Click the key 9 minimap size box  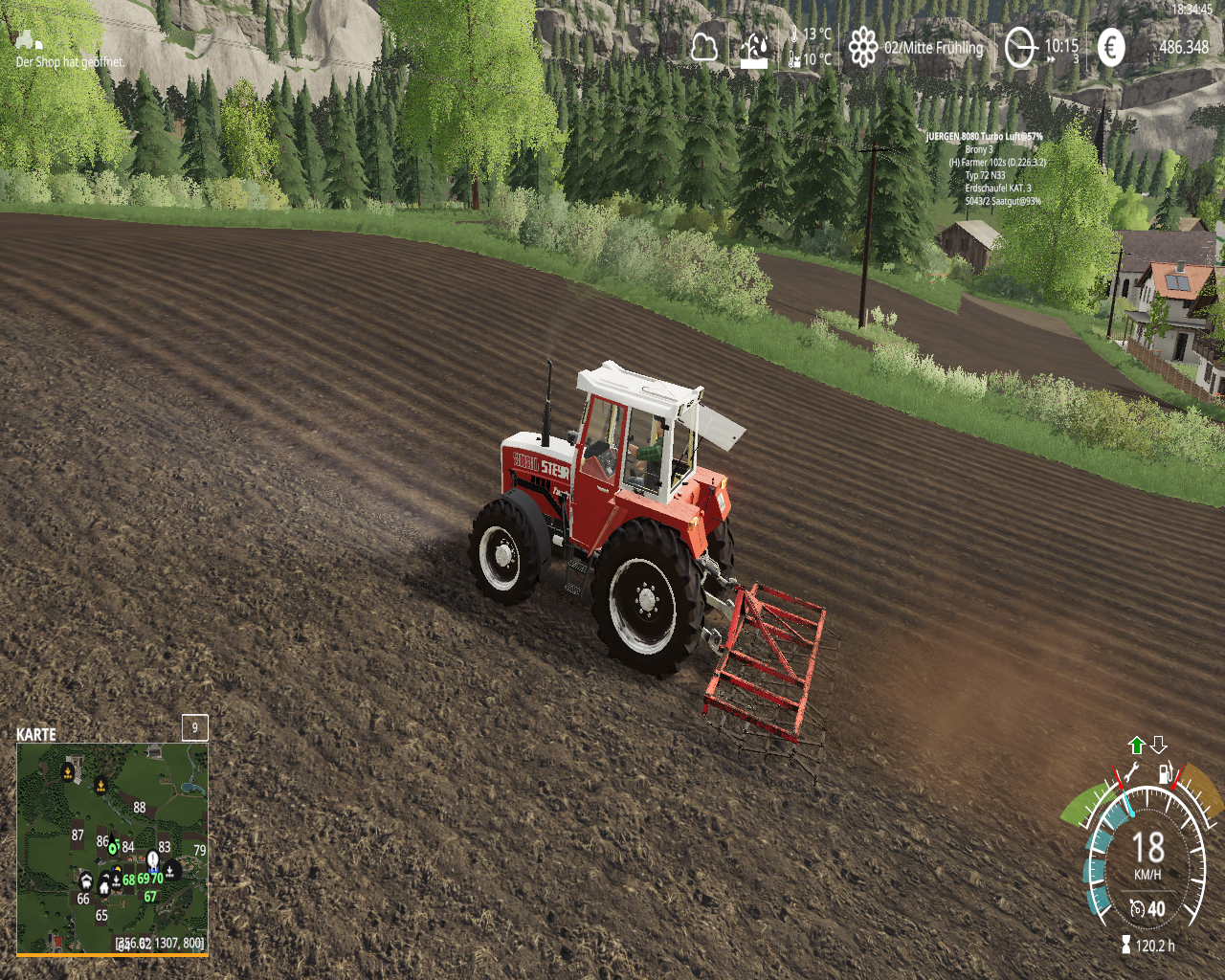point(195,727)
